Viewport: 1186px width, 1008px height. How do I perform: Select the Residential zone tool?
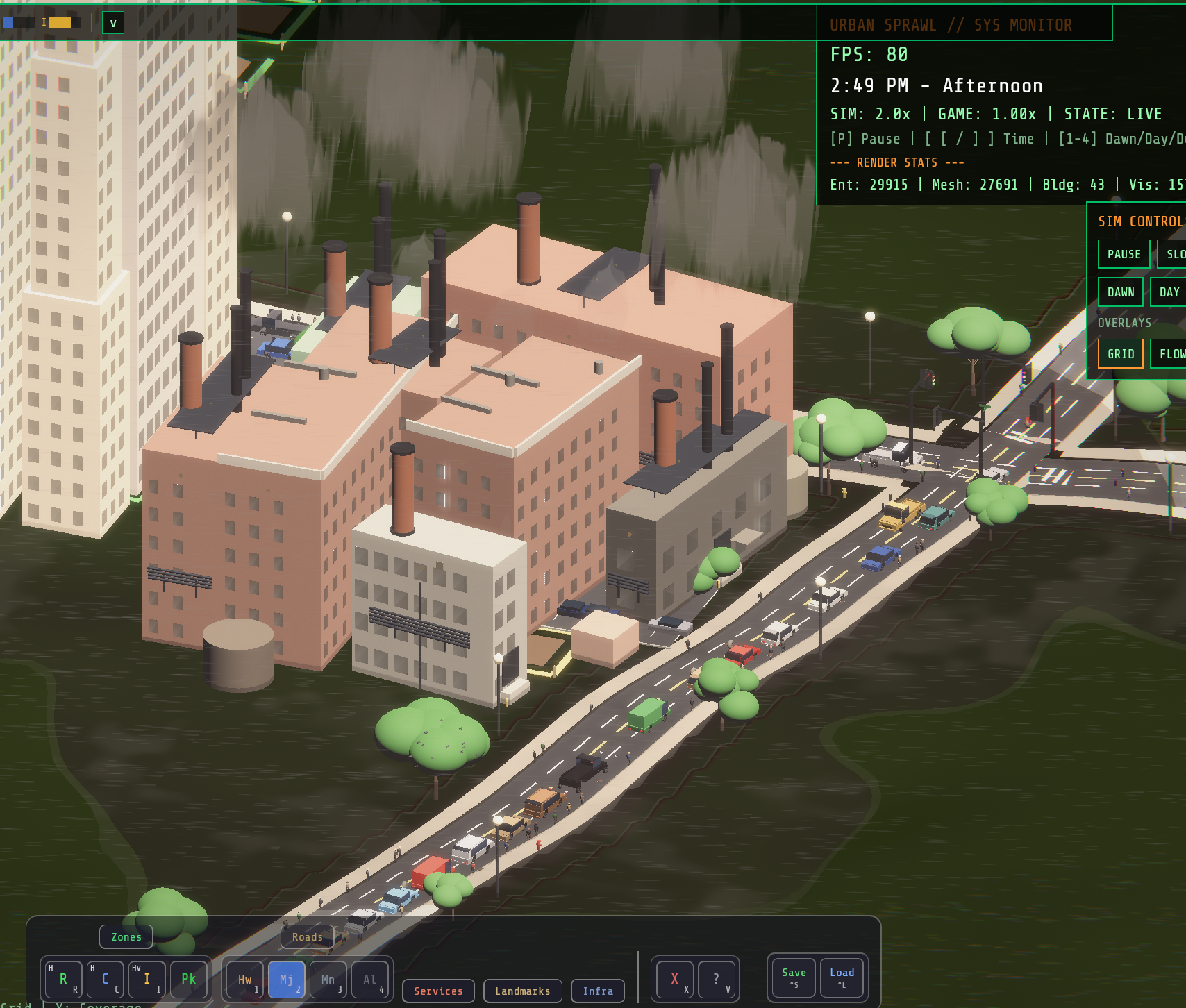pyautogui.click(x=64, y=979)
